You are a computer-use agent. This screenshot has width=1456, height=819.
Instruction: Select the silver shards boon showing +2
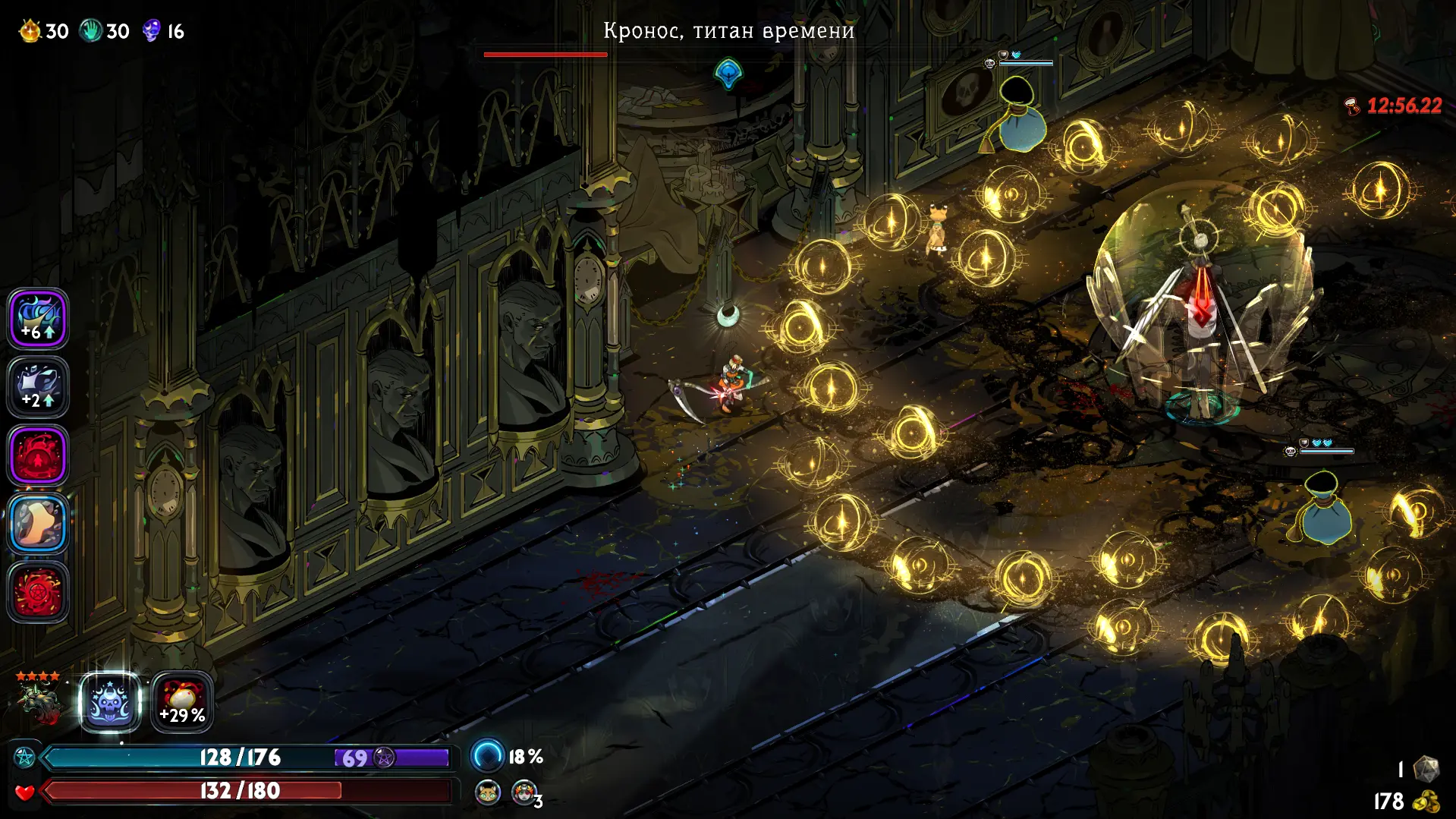38,387
